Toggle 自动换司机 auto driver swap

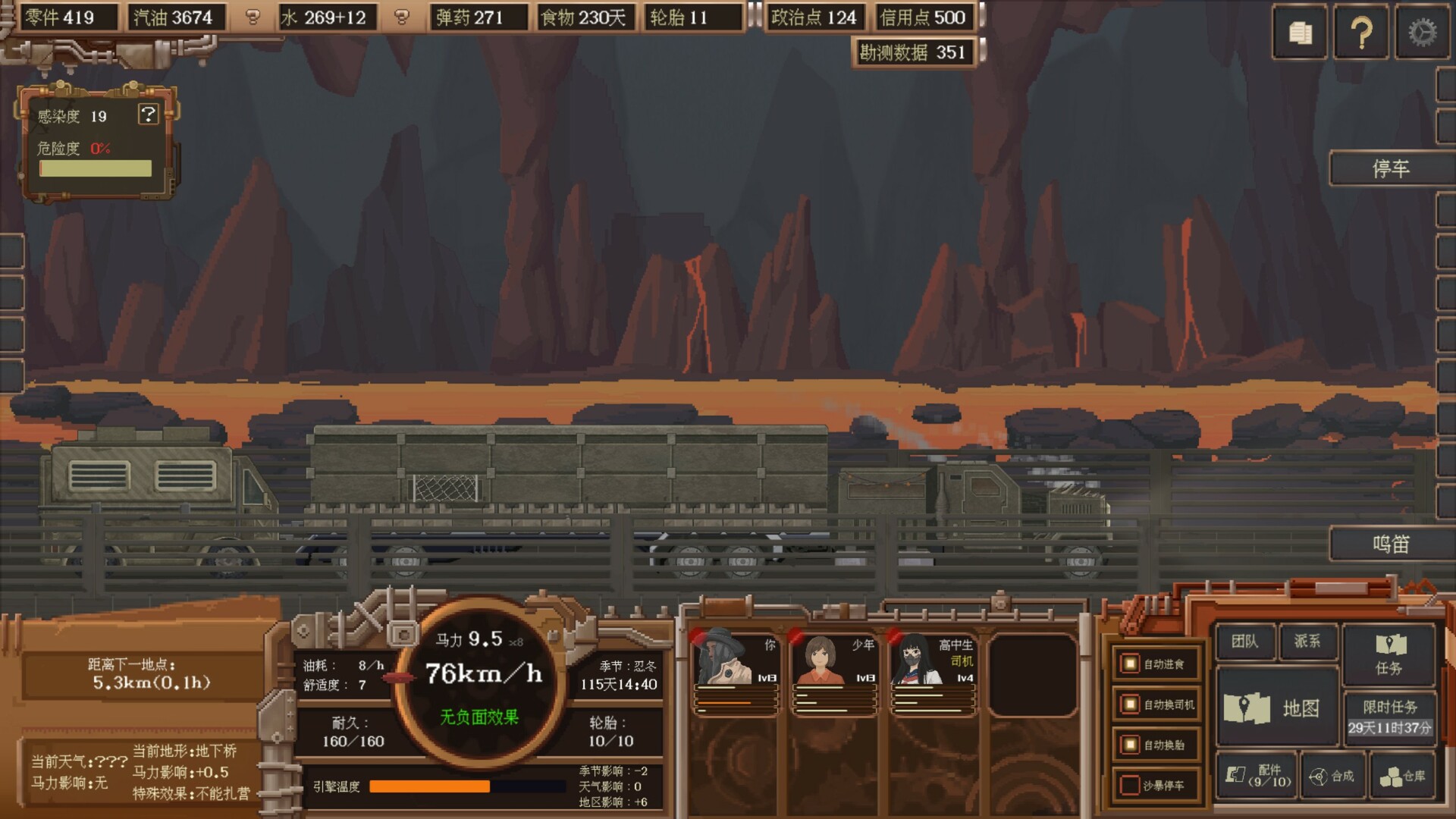point(1130,704)
